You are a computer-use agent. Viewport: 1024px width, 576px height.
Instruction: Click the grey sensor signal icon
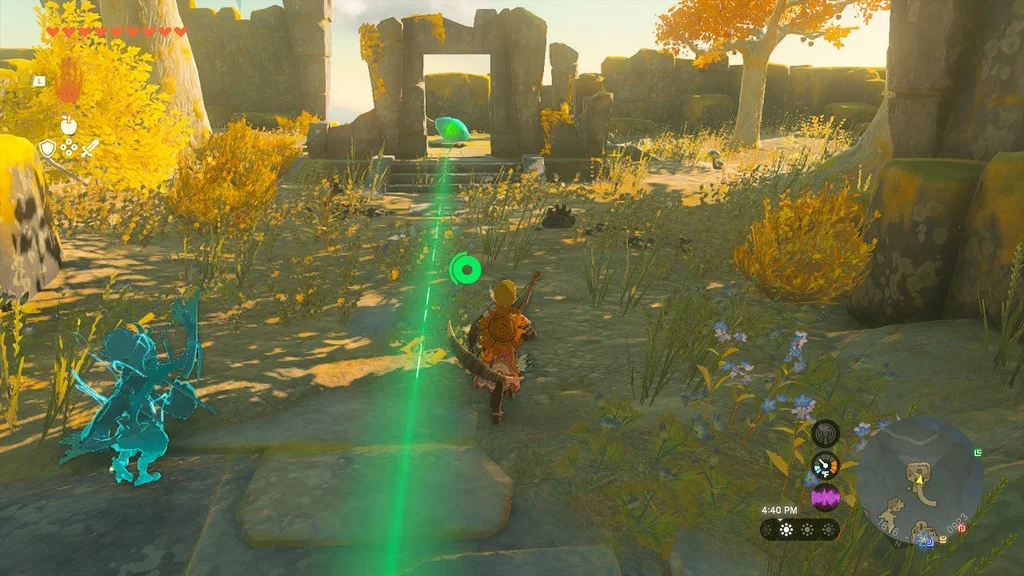[x=825, y=433]
